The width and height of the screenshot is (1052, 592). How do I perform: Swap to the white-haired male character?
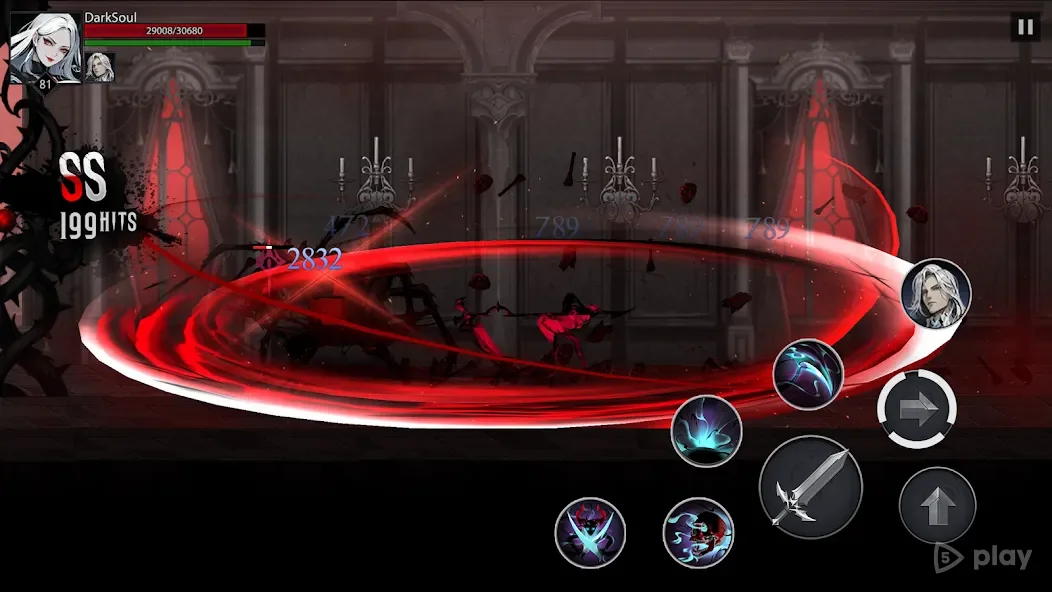tap(936, 293)
